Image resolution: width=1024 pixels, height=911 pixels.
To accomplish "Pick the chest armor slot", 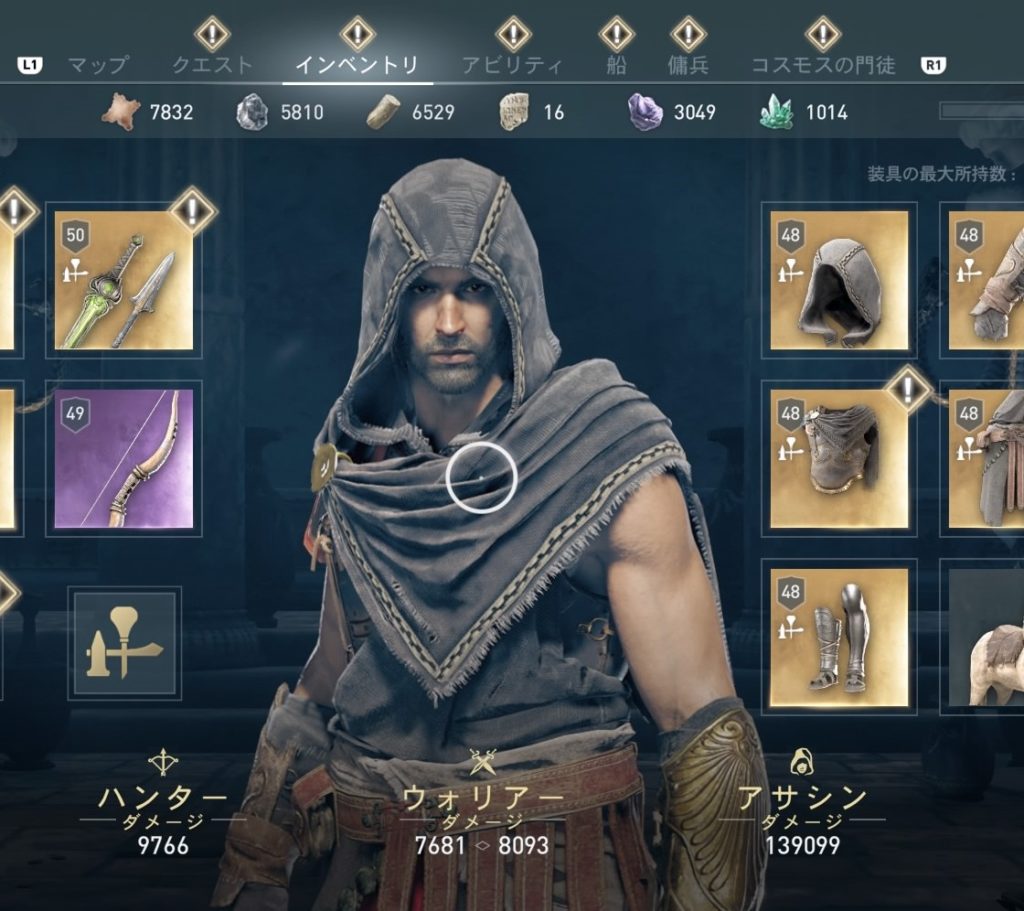I will click(839, 458).
